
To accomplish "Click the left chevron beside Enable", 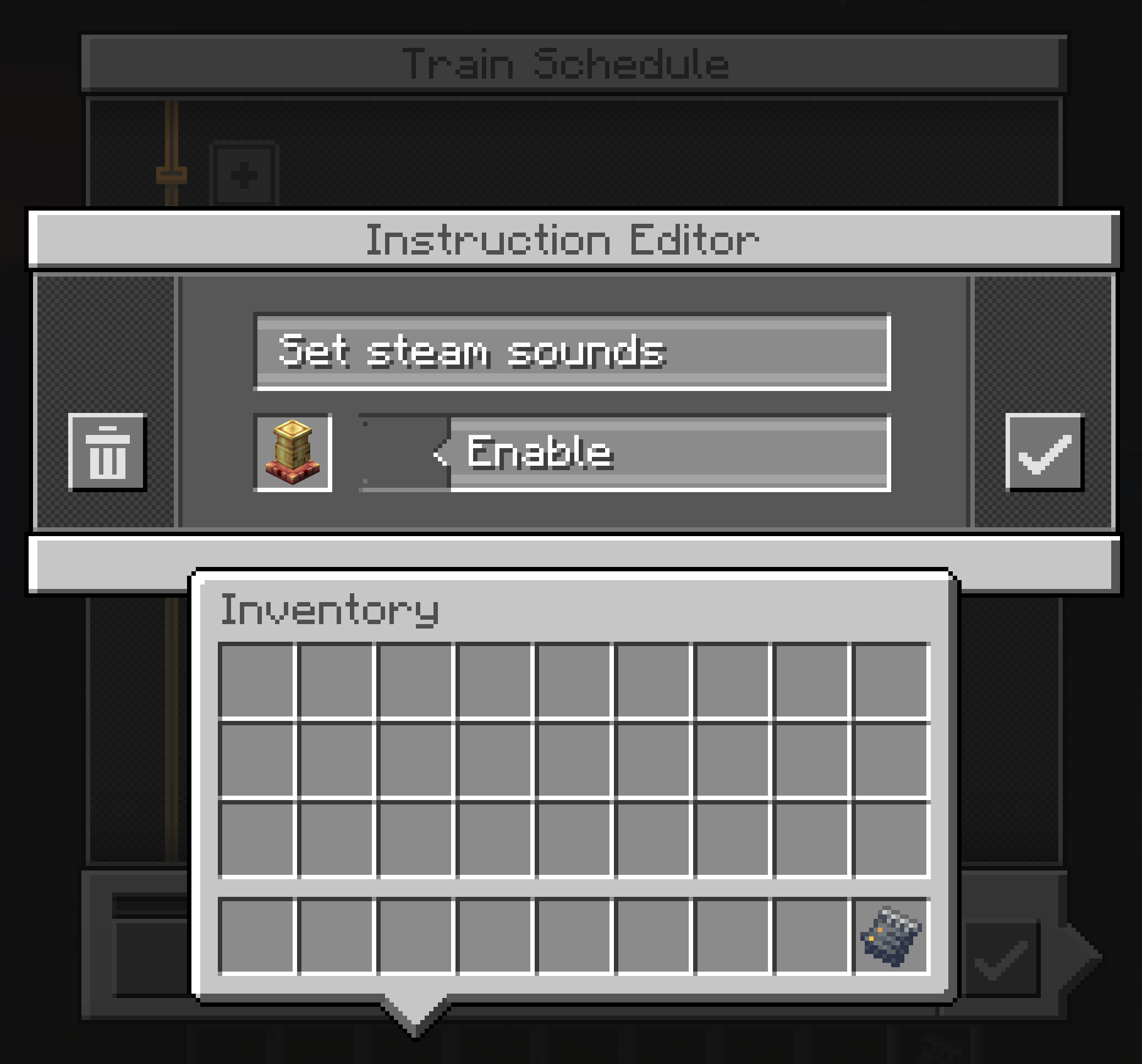I will point(442,454).
